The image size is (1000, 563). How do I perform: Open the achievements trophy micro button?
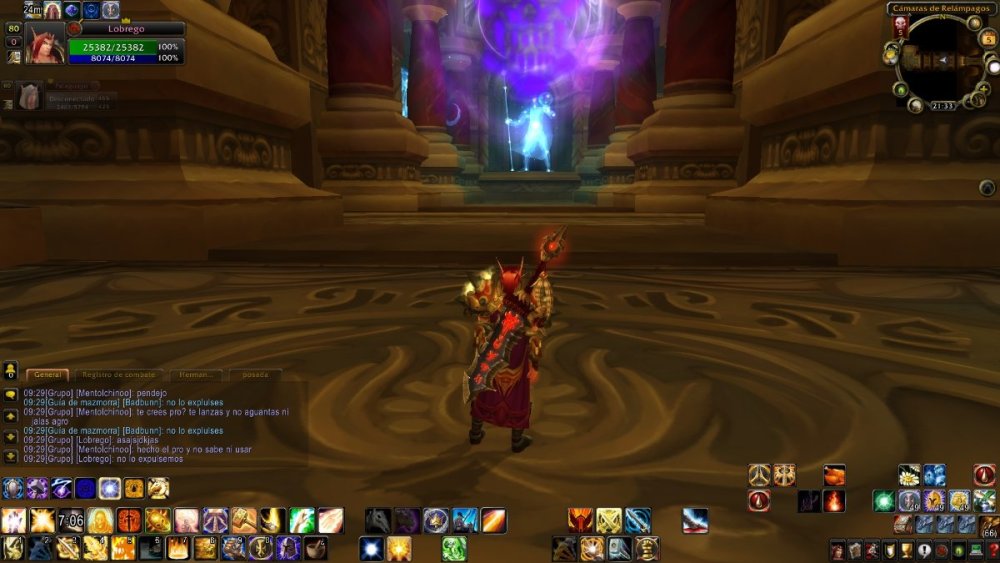pyautogui.click(x=906, y=549)
